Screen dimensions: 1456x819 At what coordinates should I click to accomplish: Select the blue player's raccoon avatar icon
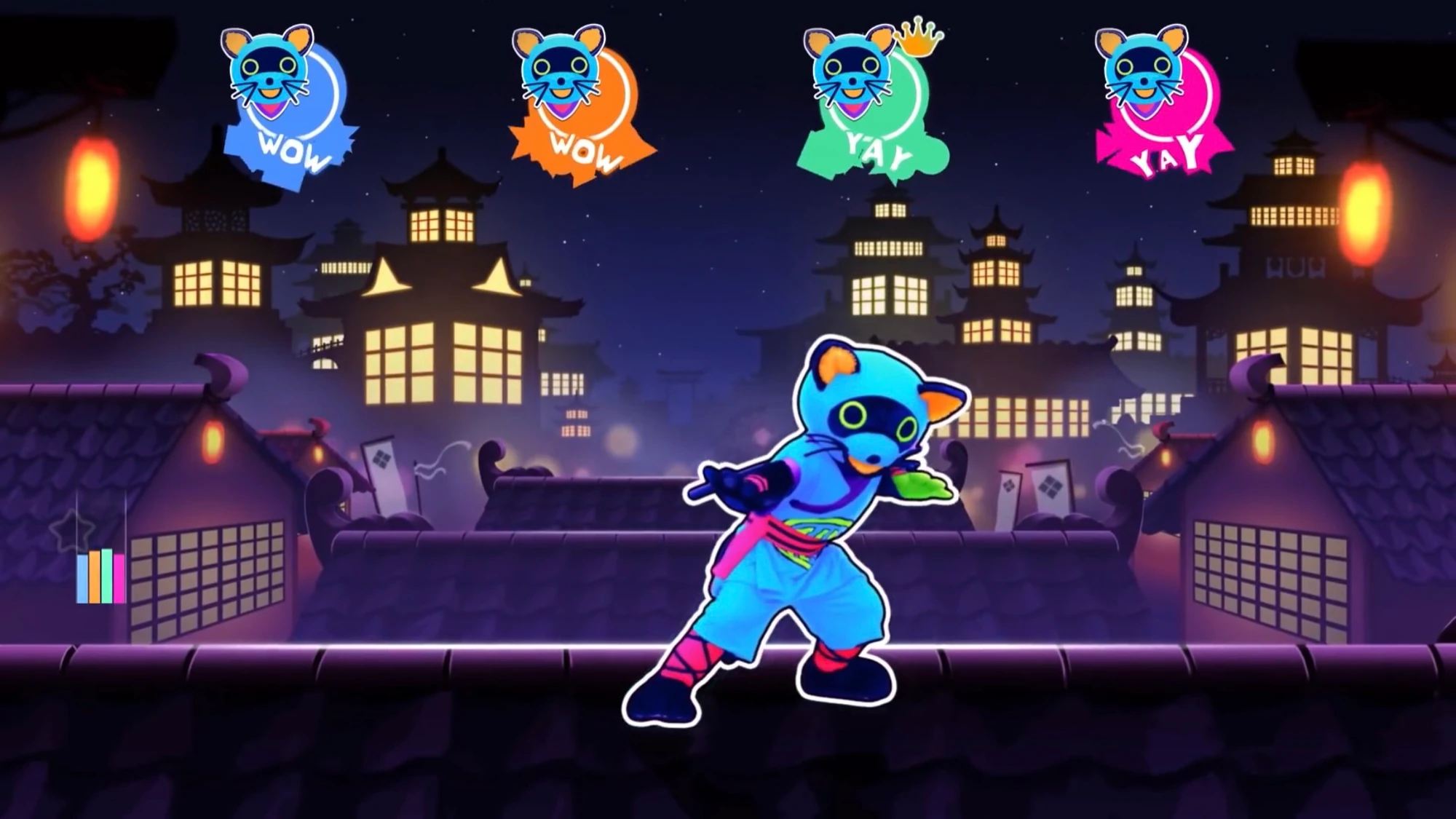coord(269,69)
